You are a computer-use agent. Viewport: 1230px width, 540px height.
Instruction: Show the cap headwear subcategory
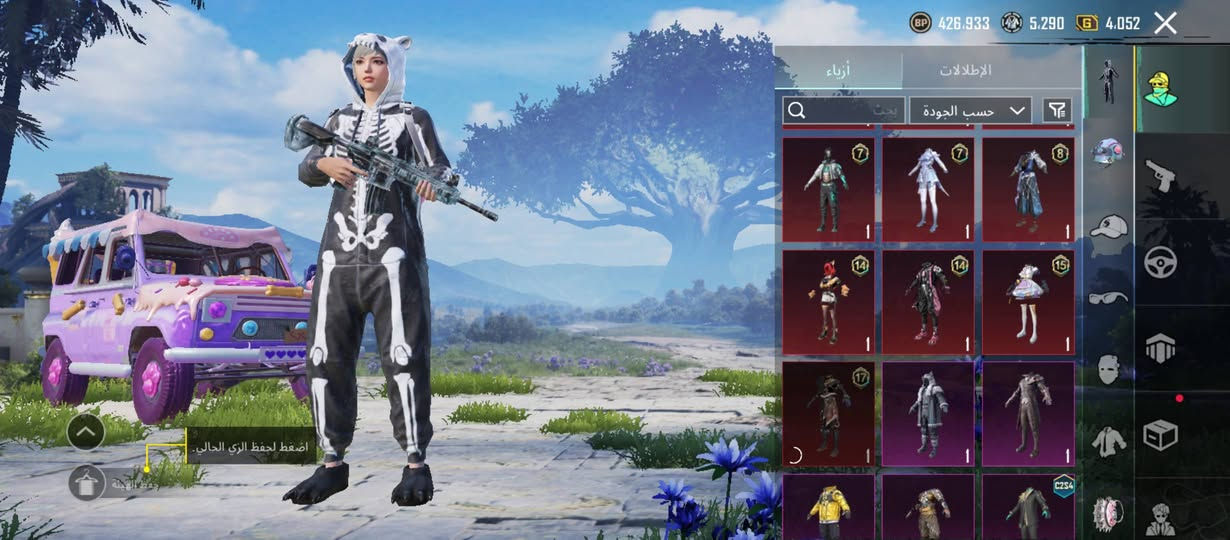(x=1108, y=227)
